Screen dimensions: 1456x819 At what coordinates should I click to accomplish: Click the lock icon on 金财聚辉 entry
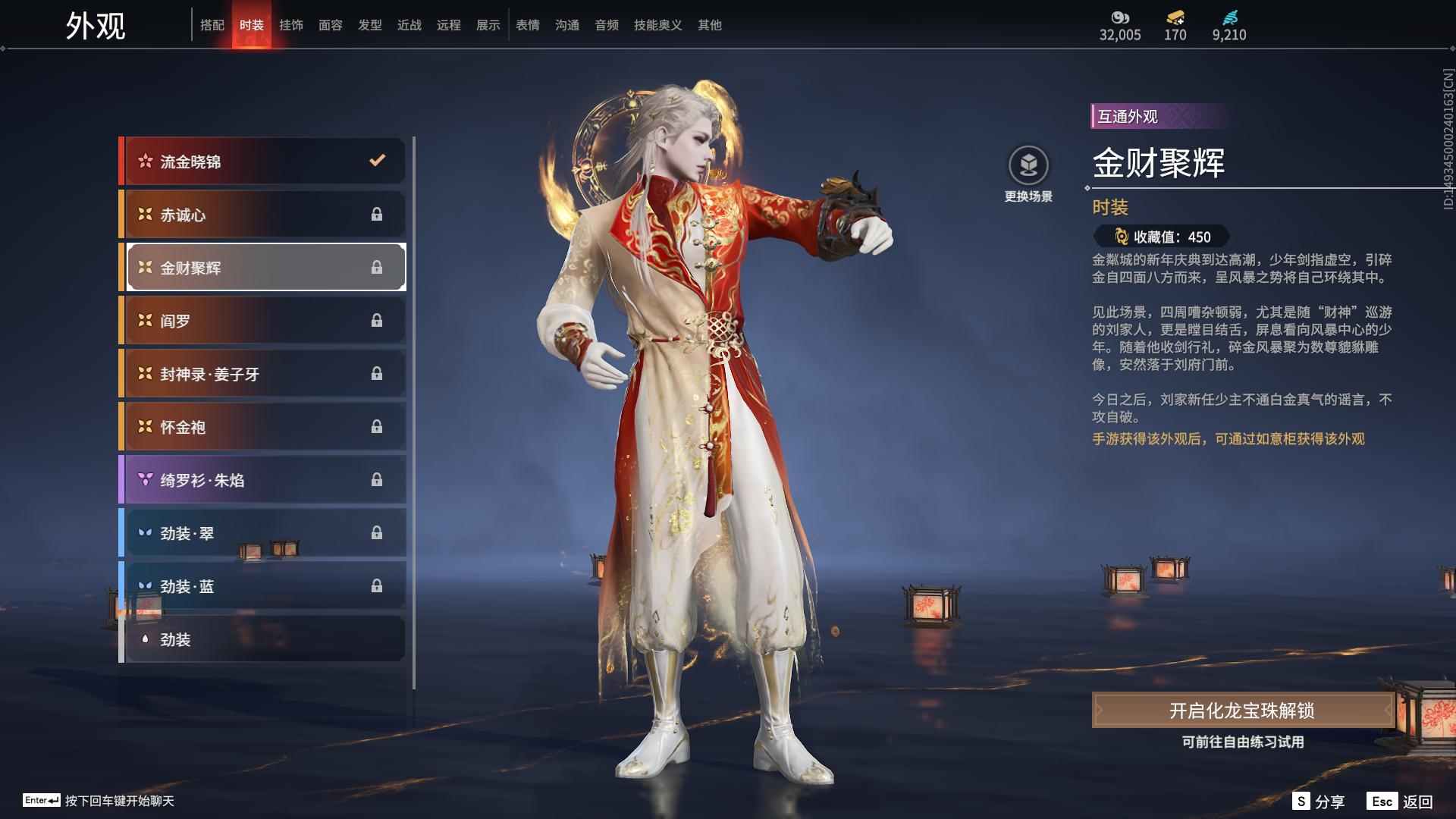pyautogui.click(x=377, y=267)
